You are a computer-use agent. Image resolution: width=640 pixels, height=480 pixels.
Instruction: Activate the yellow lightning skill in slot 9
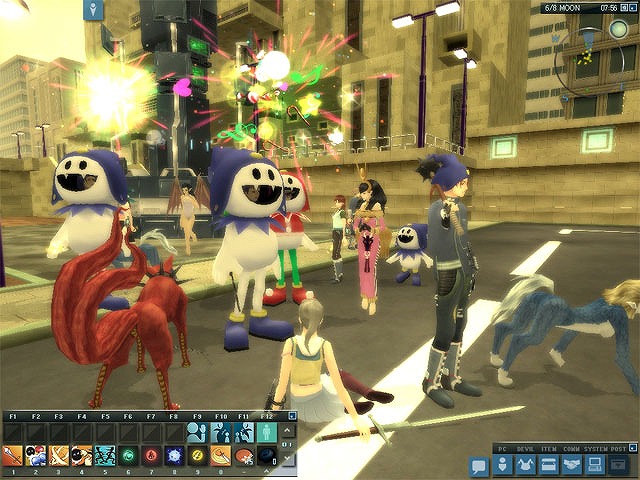(x=197, y=456)
